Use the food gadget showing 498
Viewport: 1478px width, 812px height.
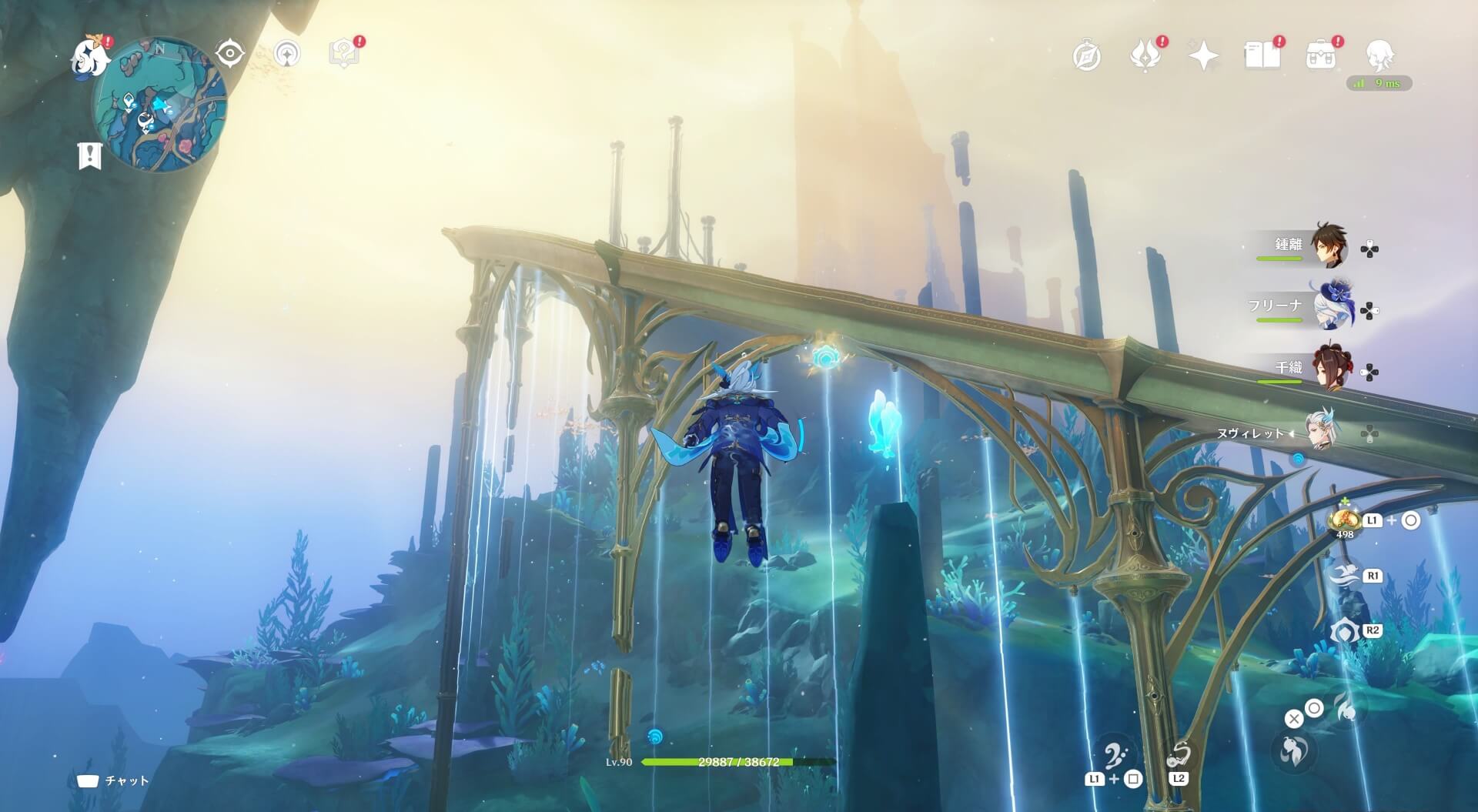coord(1345,520)
